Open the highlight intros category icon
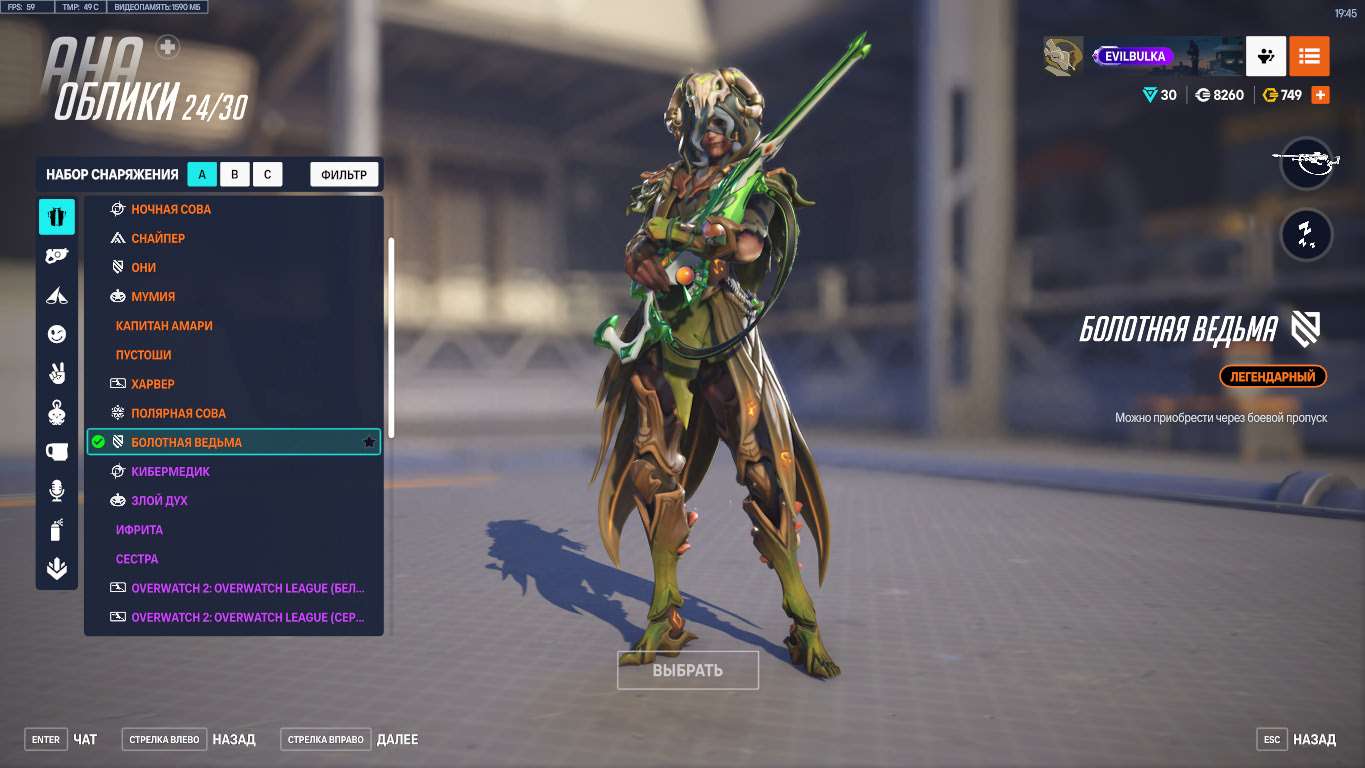The image size is (1365, 768). pyautogui.click(x=56, y=295)
